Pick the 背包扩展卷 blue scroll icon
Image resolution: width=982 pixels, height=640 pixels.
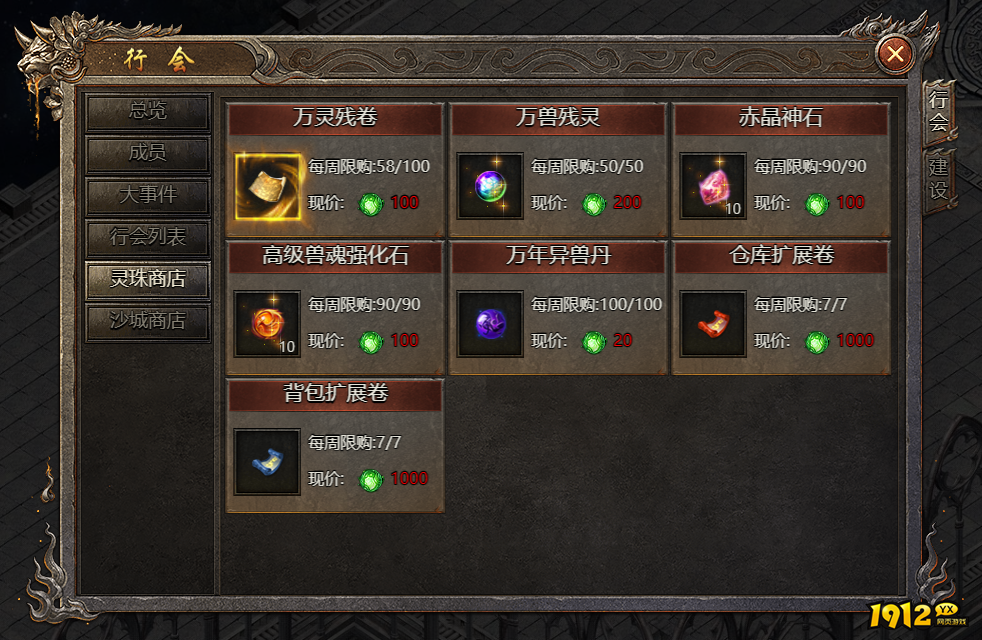pos(267,462)
